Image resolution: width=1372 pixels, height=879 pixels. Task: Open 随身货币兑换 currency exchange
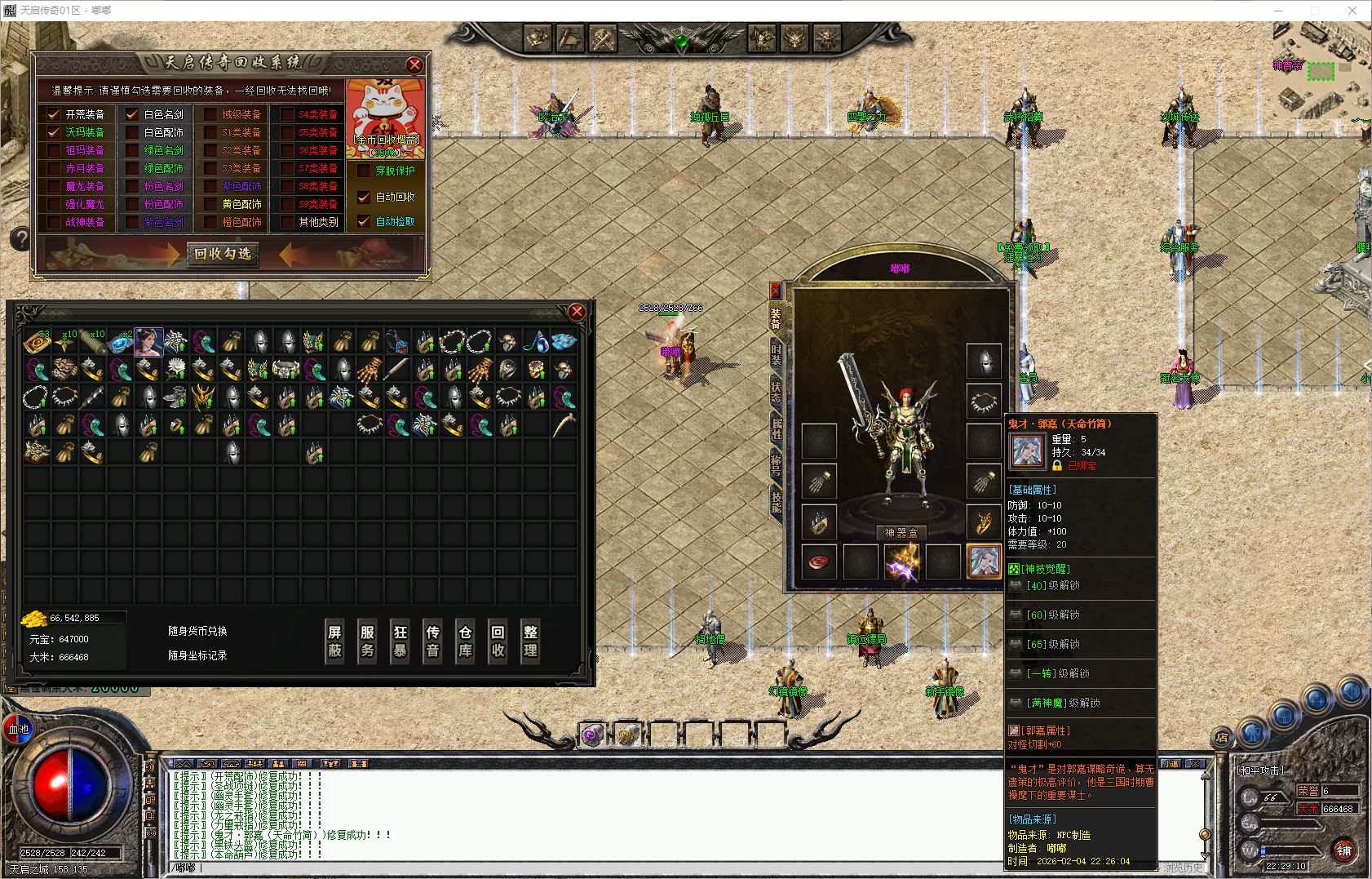pyautogui.click(x=197, y=631)
